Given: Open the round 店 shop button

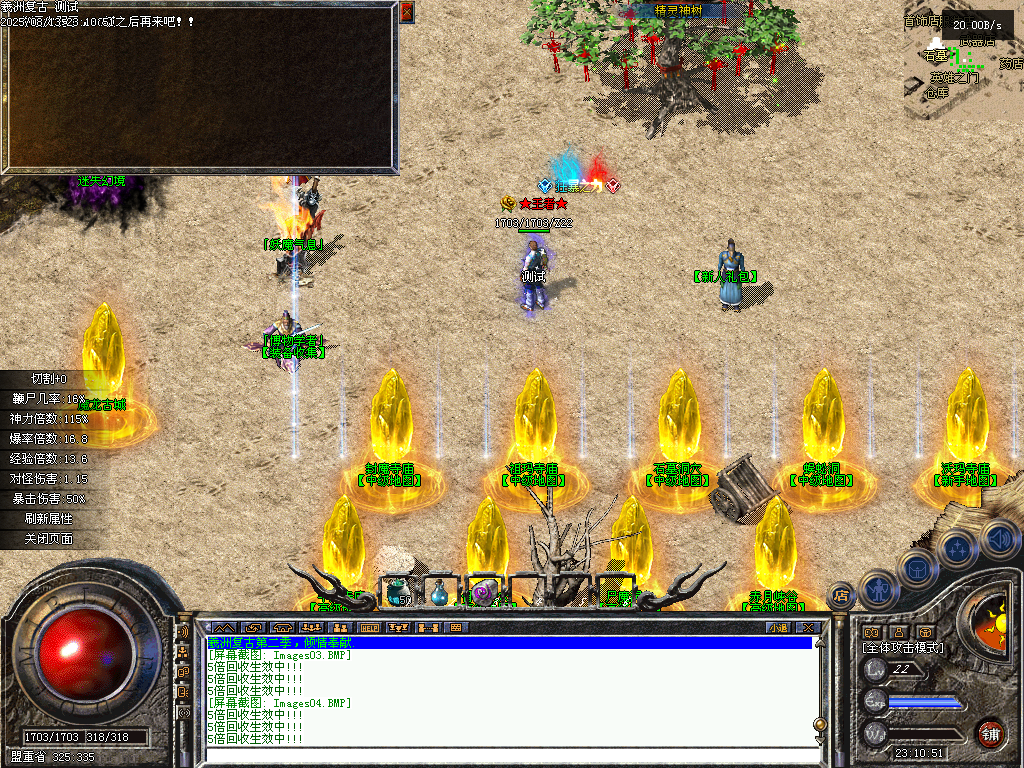Looking at the screenshot, I should coord(841,596).
